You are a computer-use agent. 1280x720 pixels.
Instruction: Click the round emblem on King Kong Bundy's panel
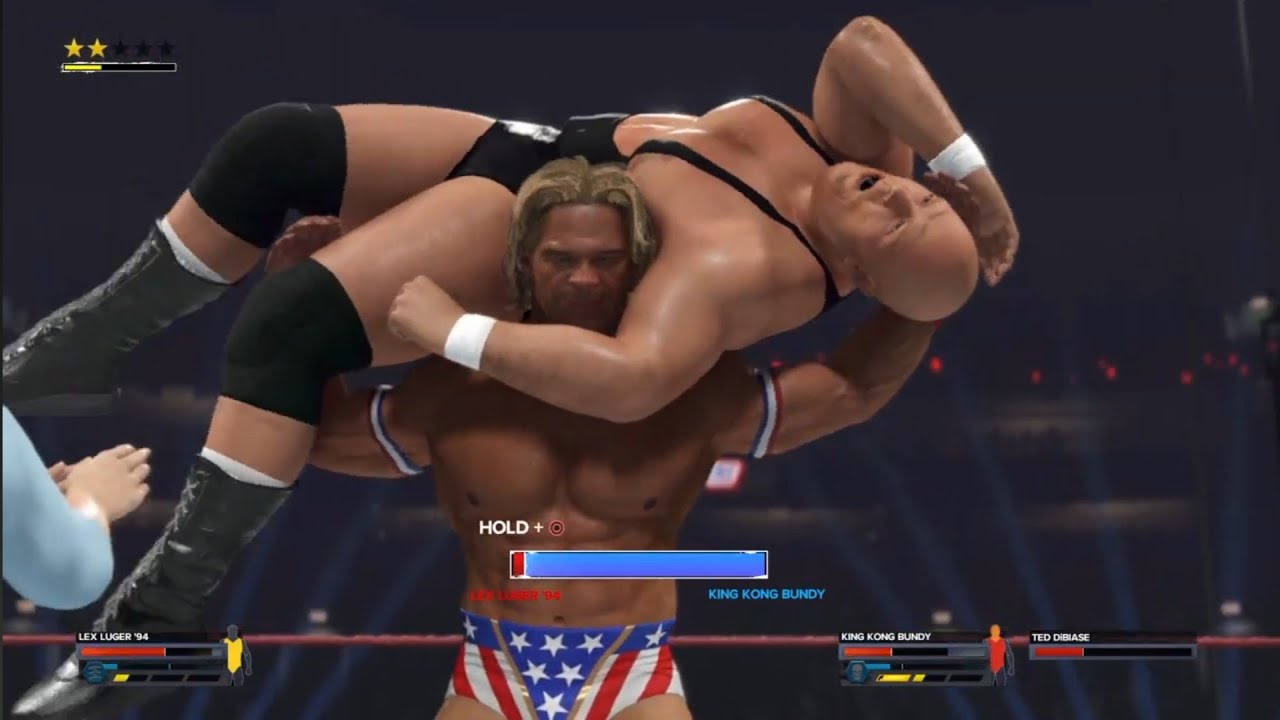(x=856, y=671)
